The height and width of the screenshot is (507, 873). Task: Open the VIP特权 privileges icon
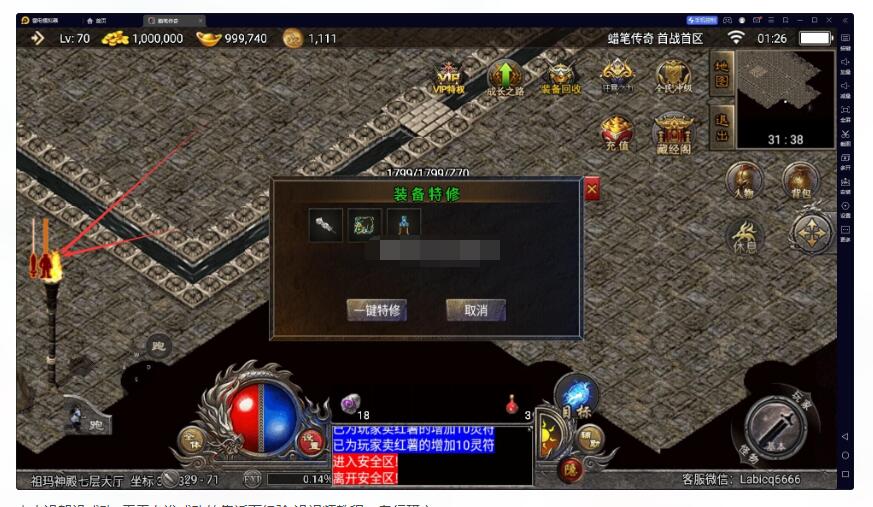point(449,77)
